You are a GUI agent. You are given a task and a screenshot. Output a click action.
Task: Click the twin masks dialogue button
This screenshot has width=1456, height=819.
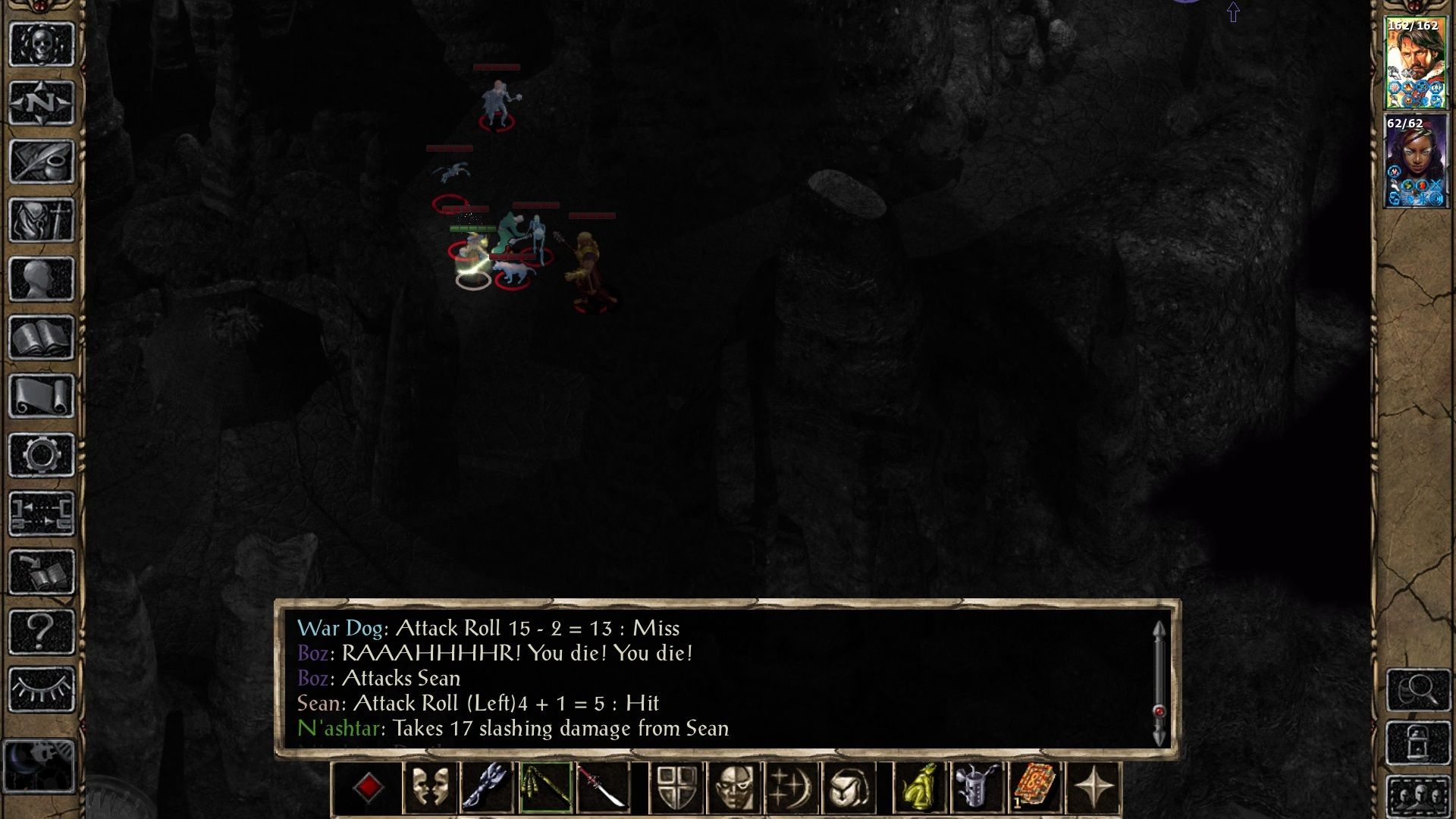click(430, 788)
